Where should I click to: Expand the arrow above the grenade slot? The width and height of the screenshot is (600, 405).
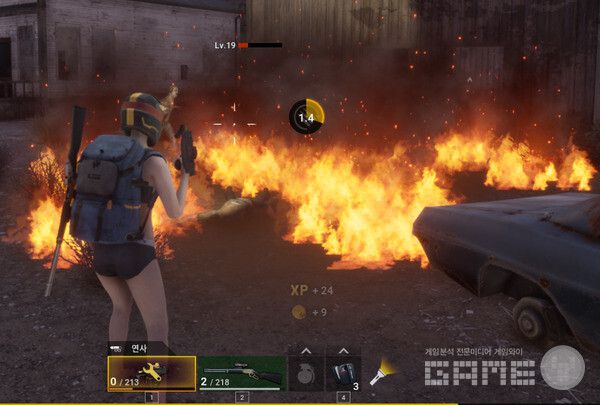(306, 351)
